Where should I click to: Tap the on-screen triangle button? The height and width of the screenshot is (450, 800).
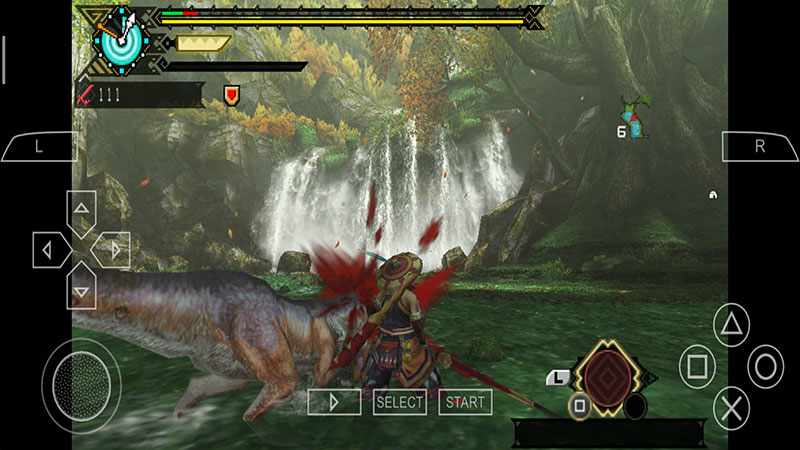732,324
